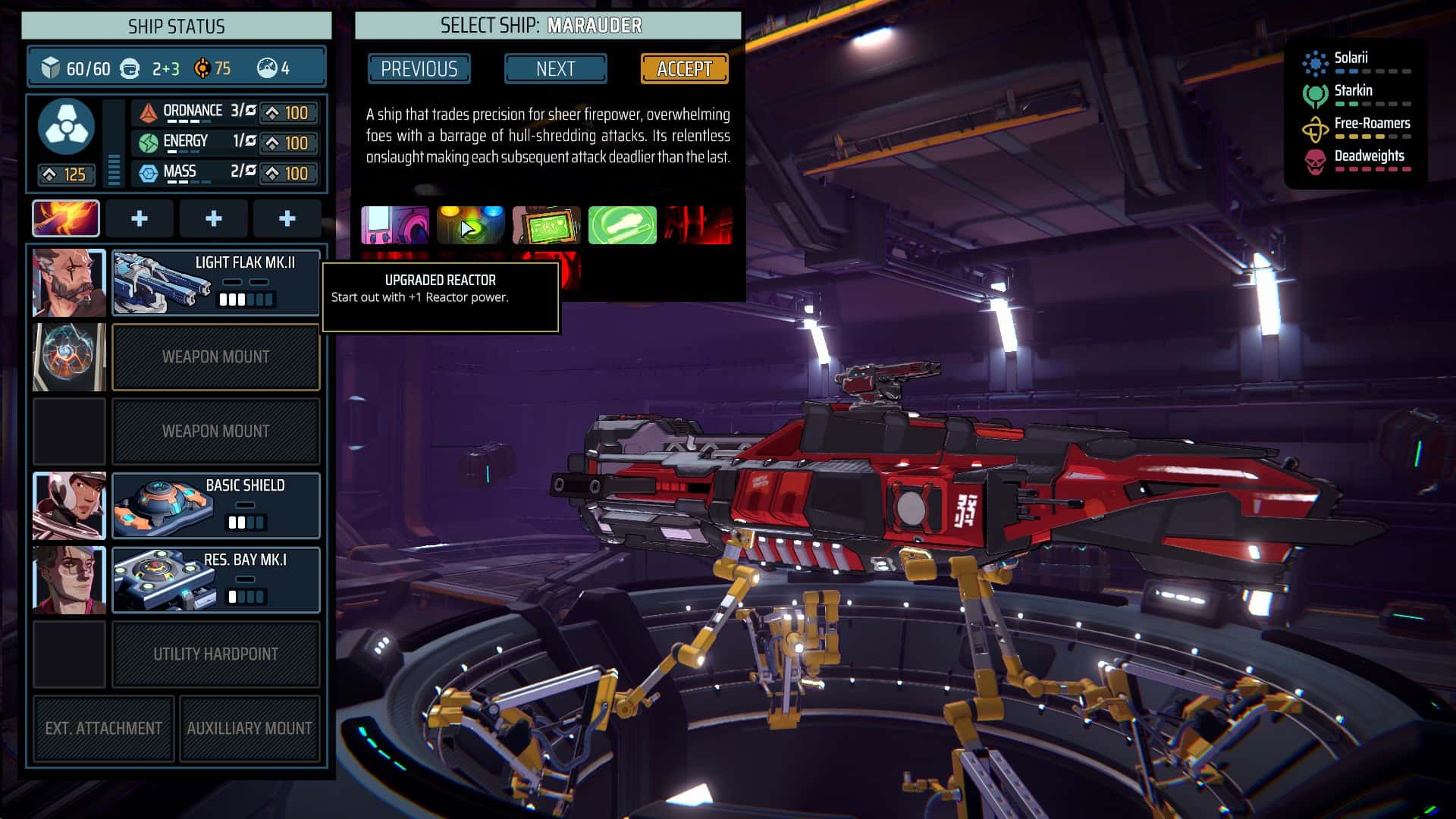Open the Auxilliary Mount slot
The height and width of the screenshot is (819, 1456).
(249, 728)
